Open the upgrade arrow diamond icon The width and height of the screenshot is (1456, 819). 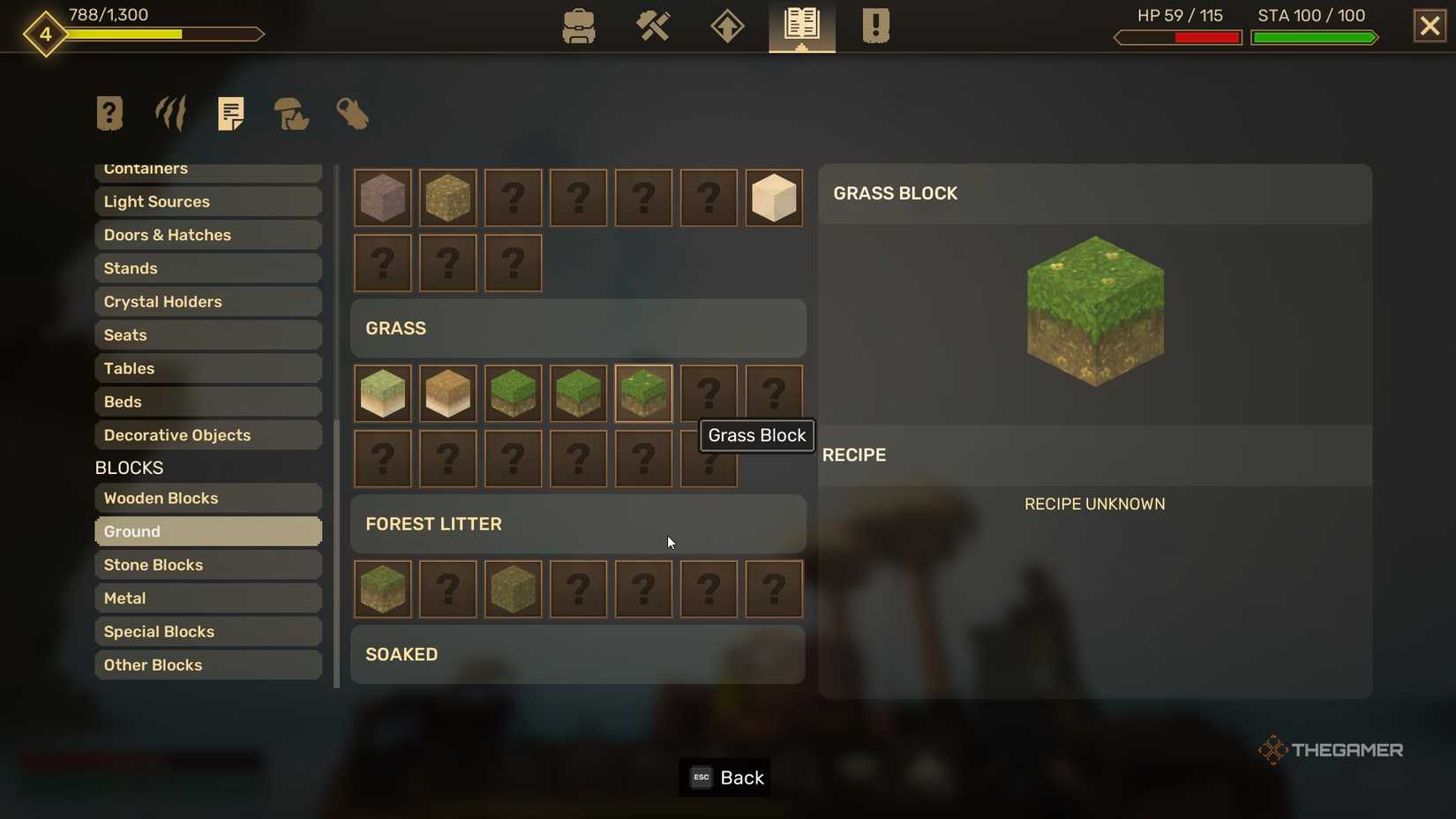726,26
